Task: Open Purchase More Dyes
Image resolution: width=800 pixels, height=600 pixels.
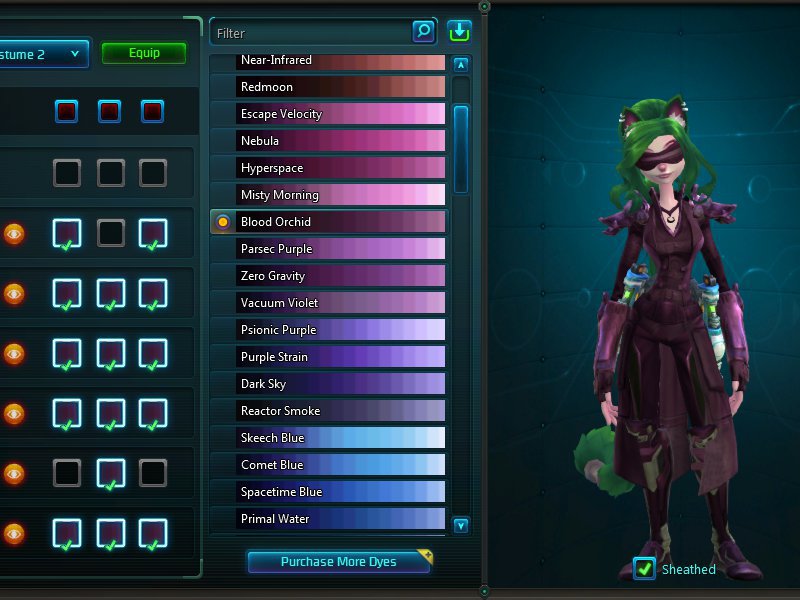Action: tap(339, 562)
